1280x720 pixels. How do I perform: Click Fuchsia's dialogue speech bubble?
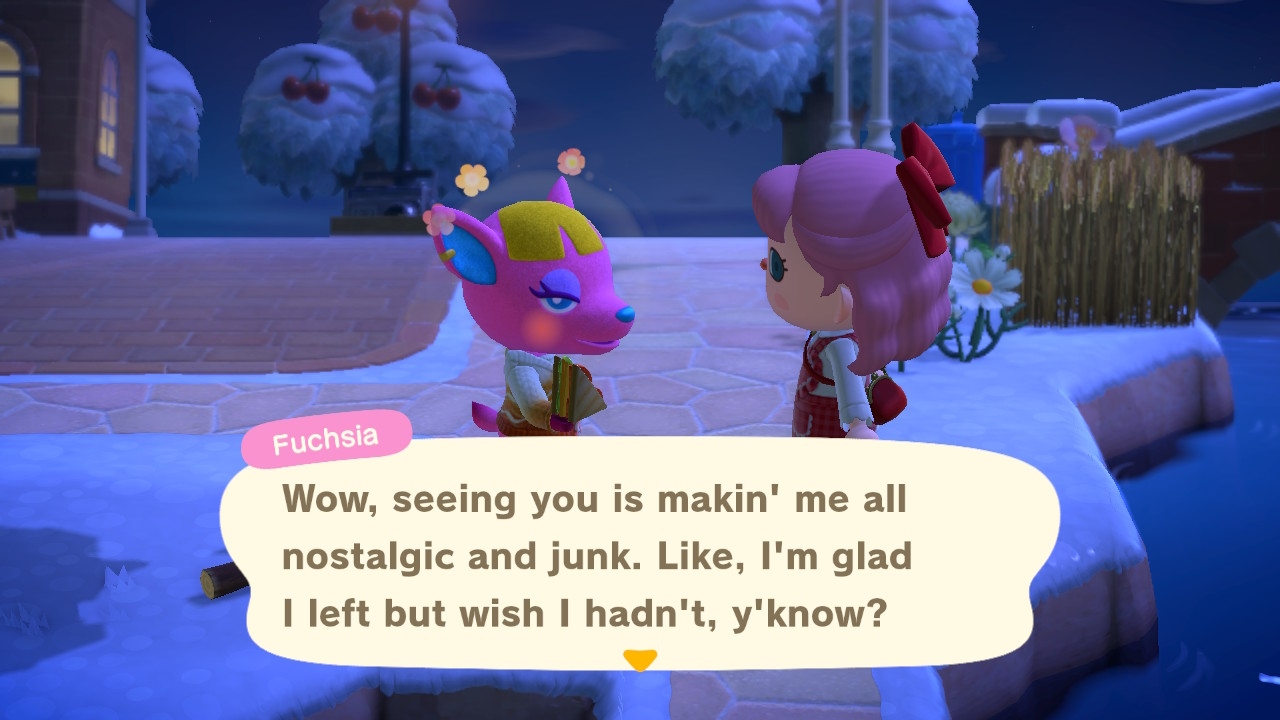pyautogui.click(x=640, y=555)
